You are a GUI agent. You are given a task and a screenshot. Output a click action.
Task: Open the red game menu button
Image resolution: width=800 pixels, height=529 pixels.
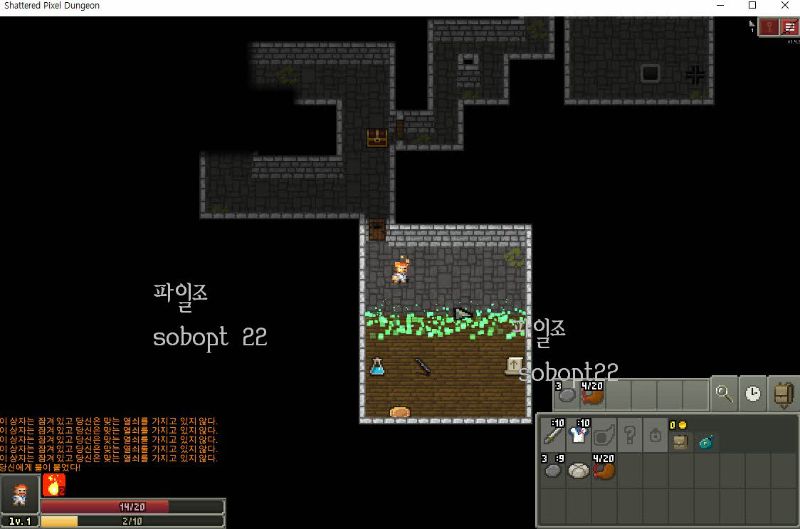click(x=789, y=27)
